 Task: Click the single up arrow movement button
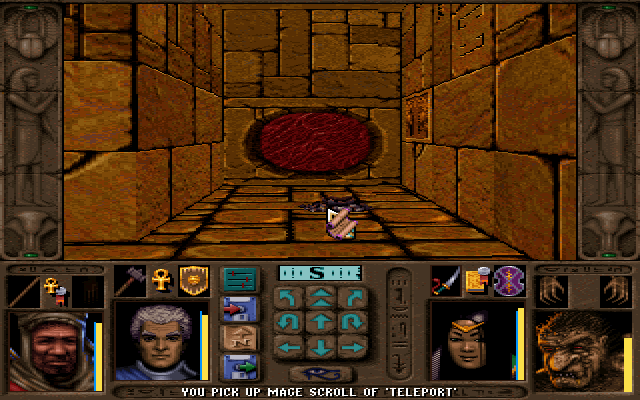coord(319,321)
